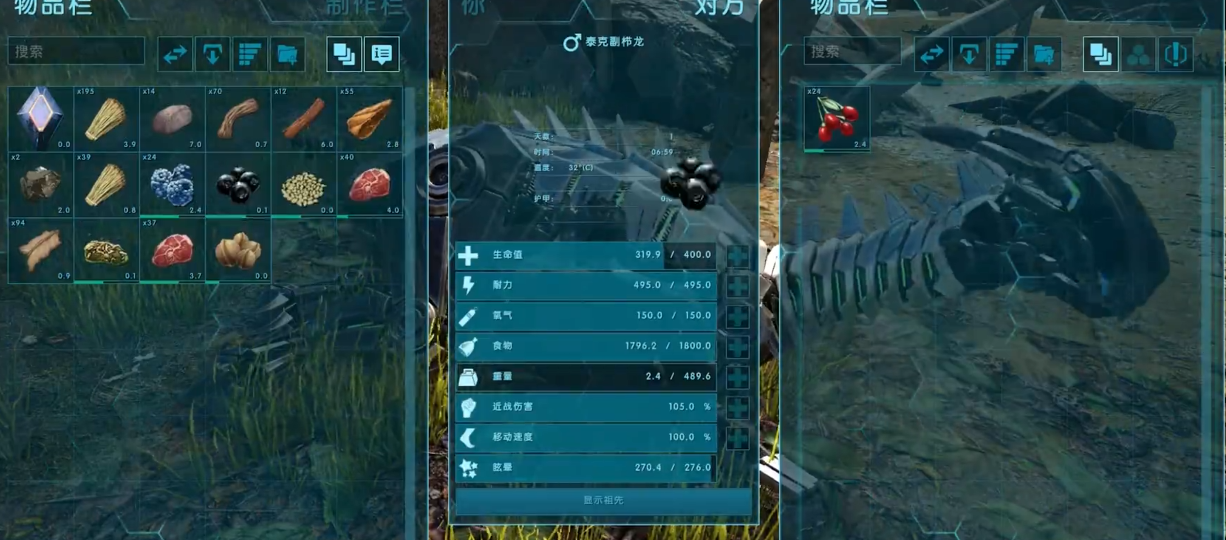The image size is (1226, 540).
Task: Choose the pile of seeds slot
Action: tap(303, 184)
